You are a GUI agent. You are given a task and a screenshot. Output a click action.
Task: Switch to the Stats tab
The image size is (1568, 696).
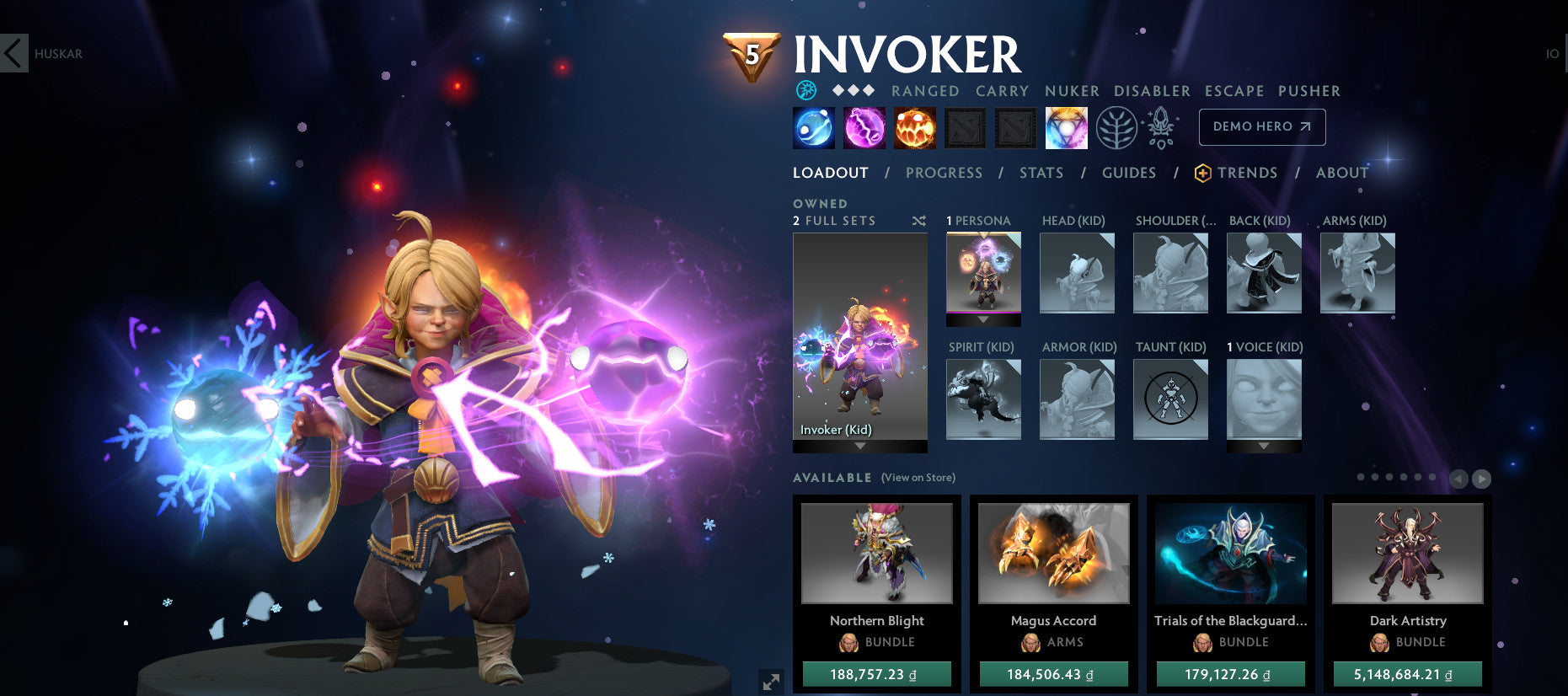pos(1041,172)
